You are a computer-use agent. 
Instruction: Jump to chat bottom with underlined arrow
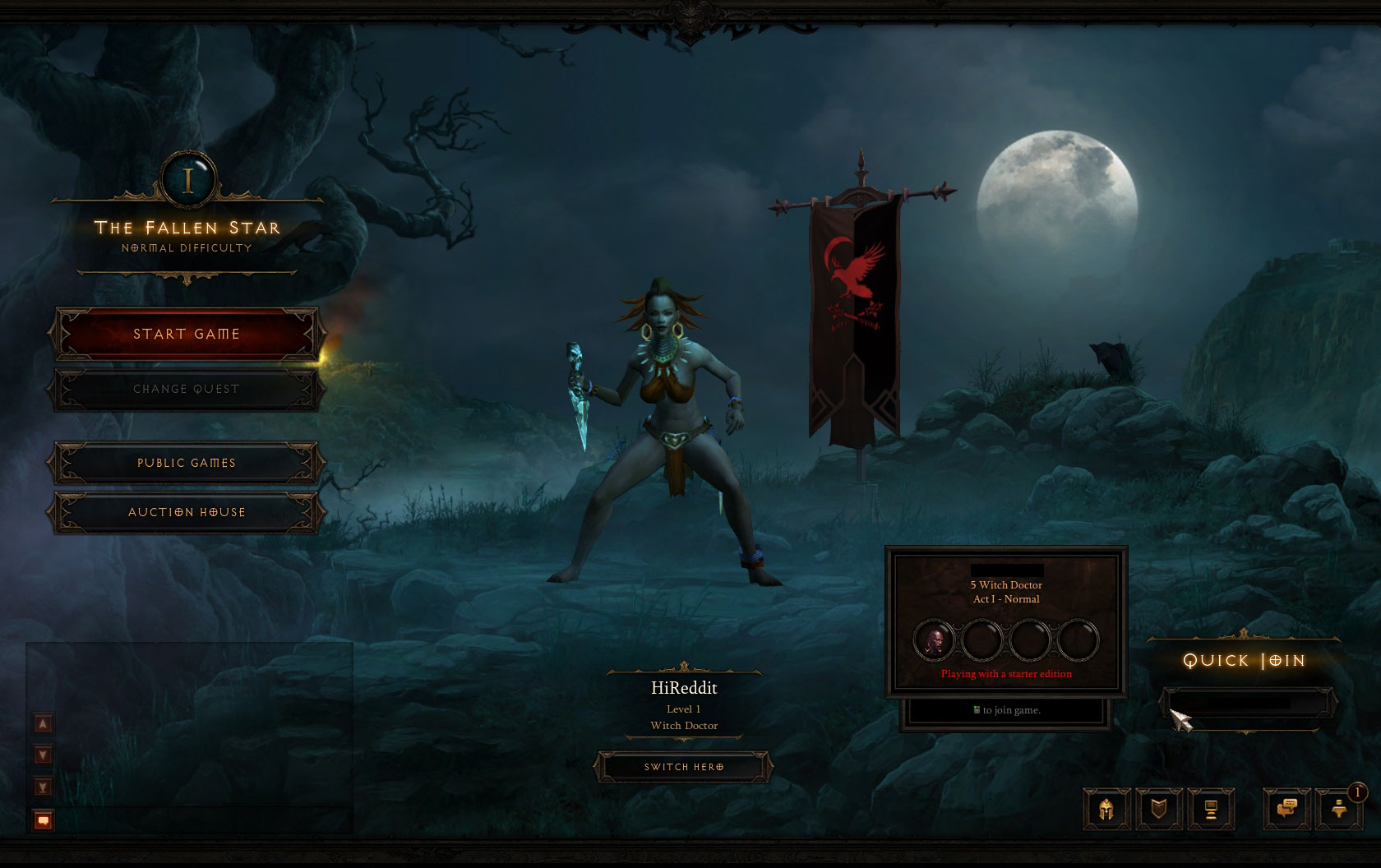pos(43,787)
